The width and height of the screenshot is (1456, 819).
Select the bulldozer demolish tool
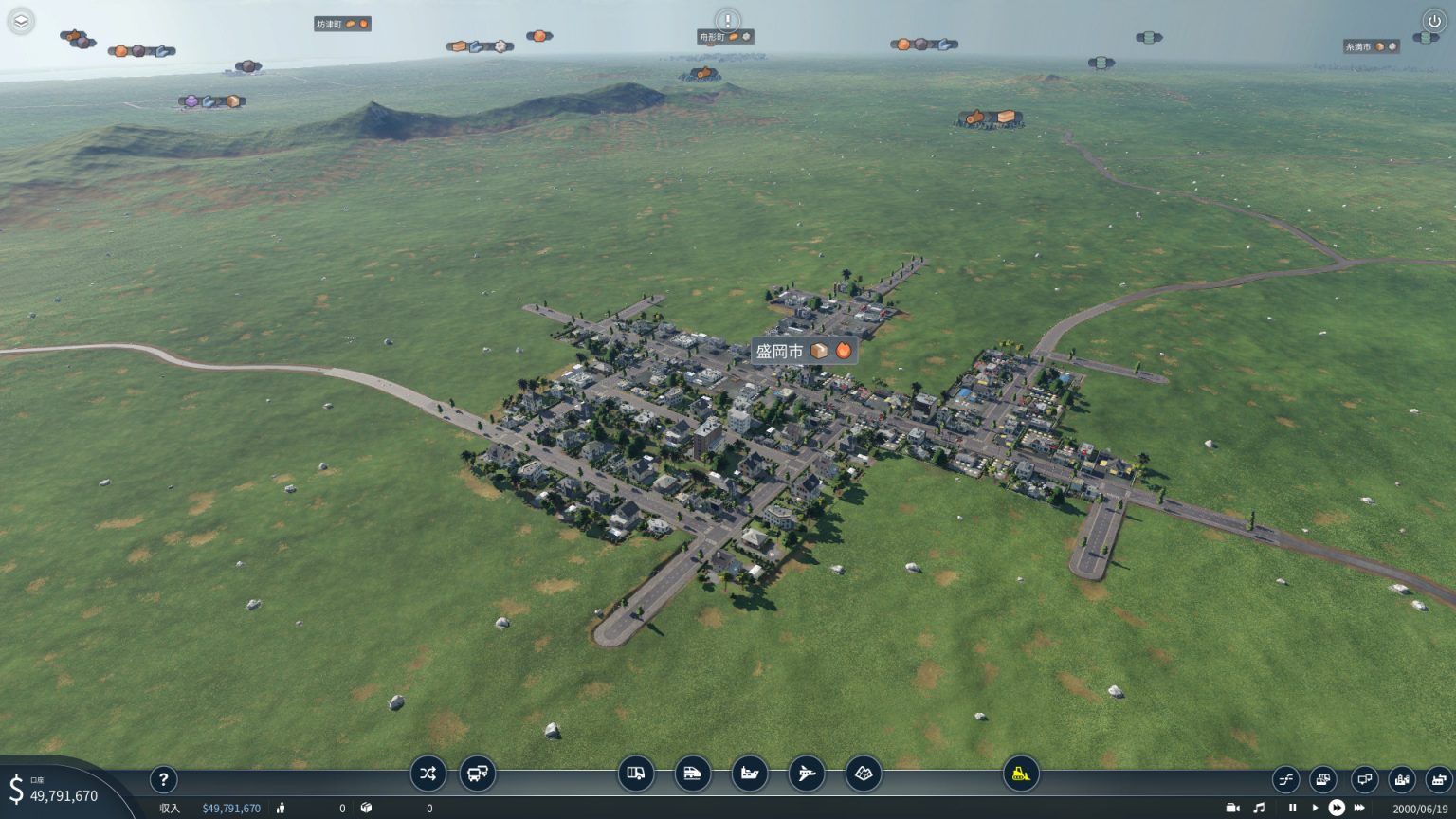pyautogui.click(x=1022, y=773)
